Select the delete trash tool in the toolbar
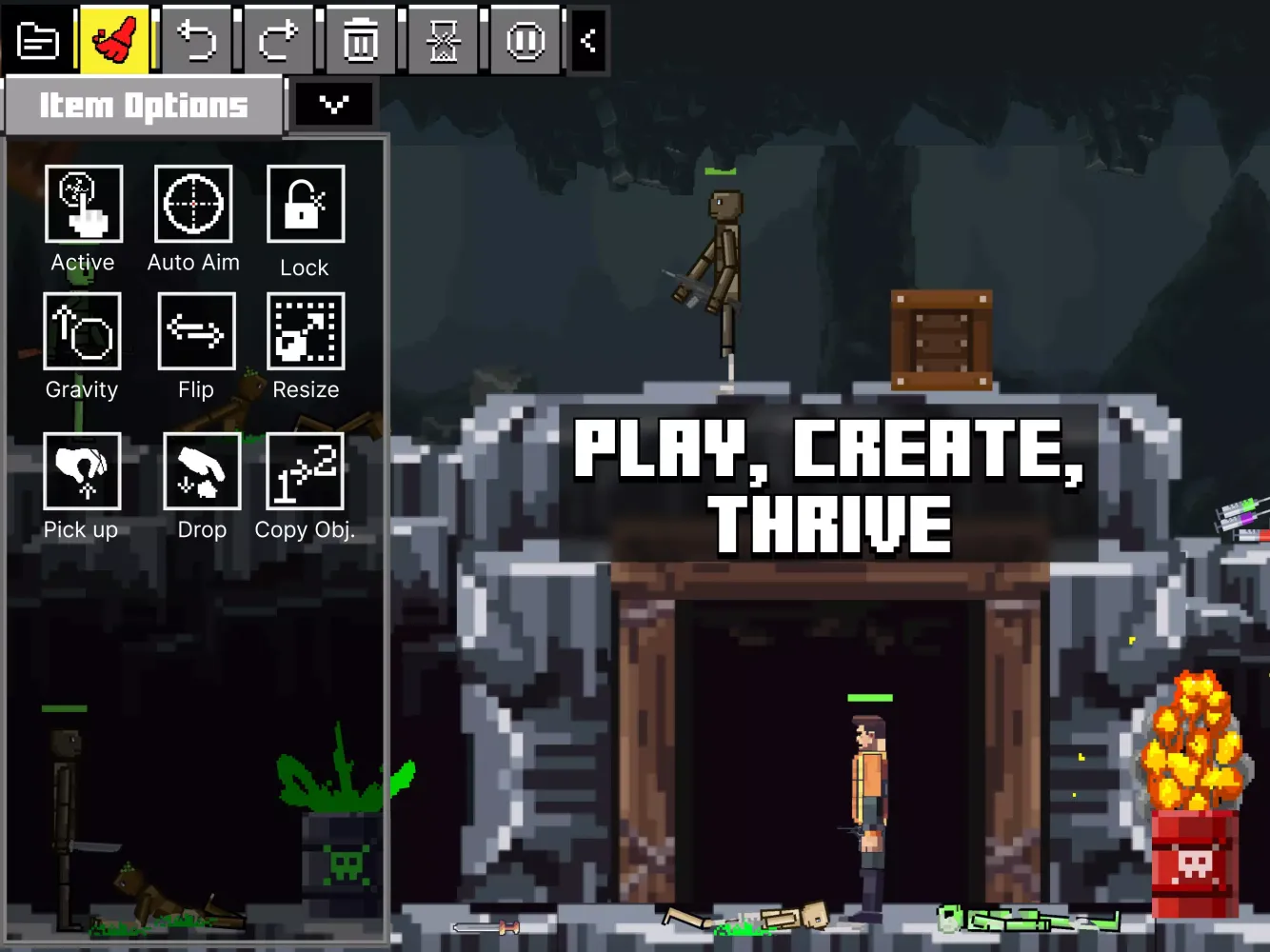This screenshot has width=1270, height=952. coord(361,40)
